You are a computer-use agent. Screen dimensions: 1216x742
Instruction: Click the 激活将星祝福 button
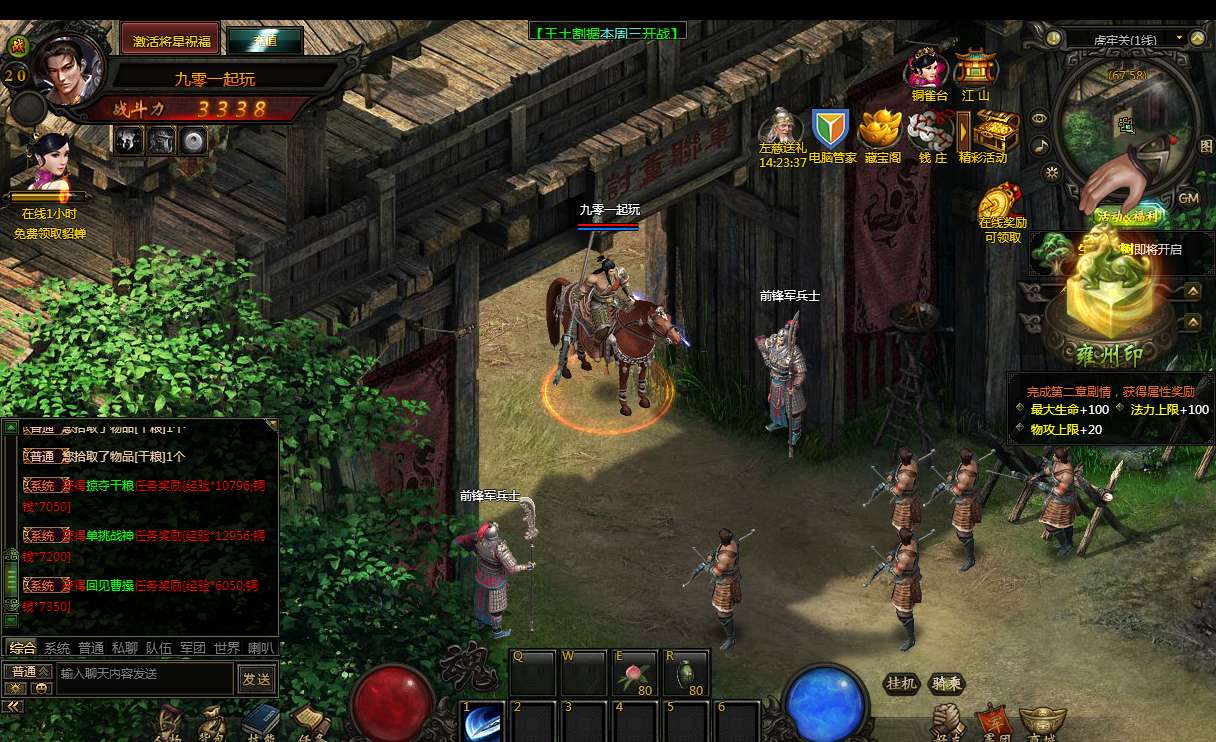coord(170,40)
